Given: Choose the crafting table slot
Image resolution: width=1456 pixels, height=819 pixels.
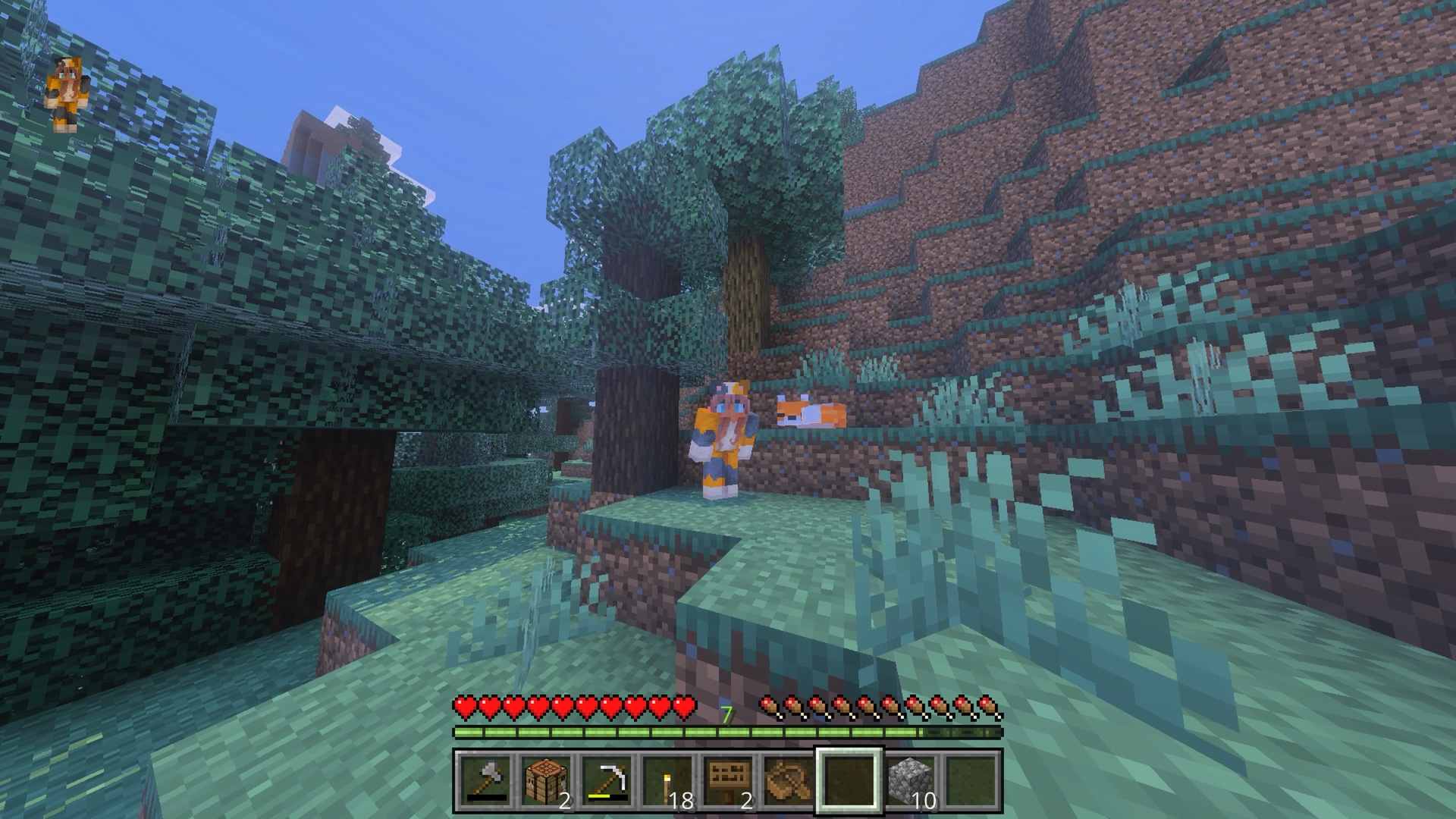Looking at the screenshot, I should (545, 781).
